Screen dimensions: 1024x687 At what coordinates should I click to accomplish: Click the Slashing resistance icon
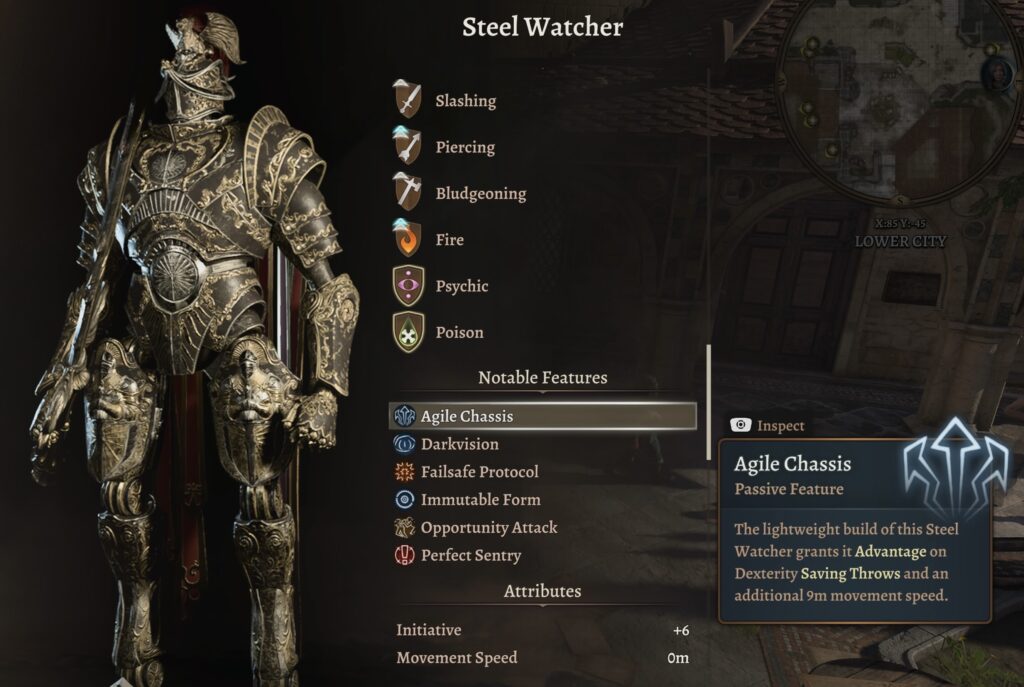pyautogui.click(x=407, y=100)
